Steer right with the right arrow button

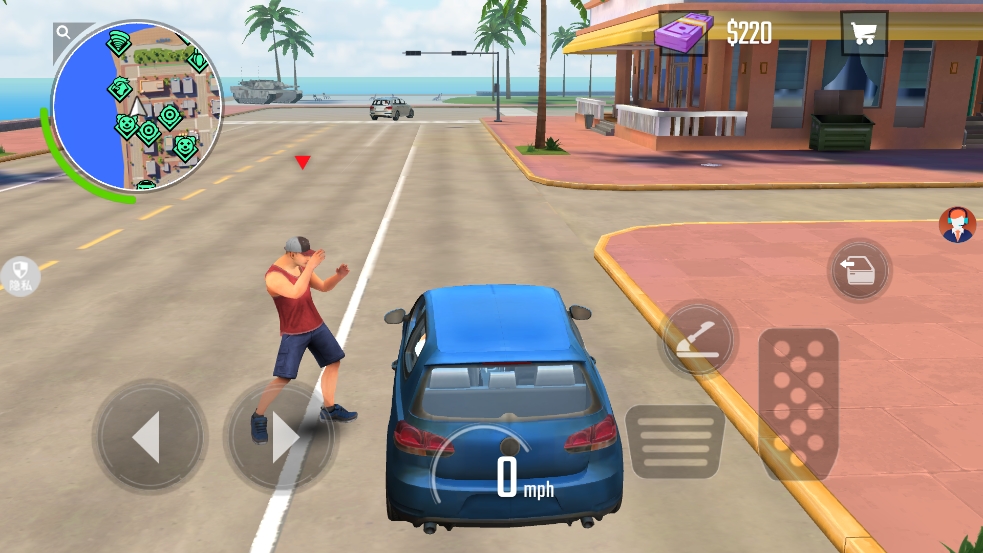(280, 437)
